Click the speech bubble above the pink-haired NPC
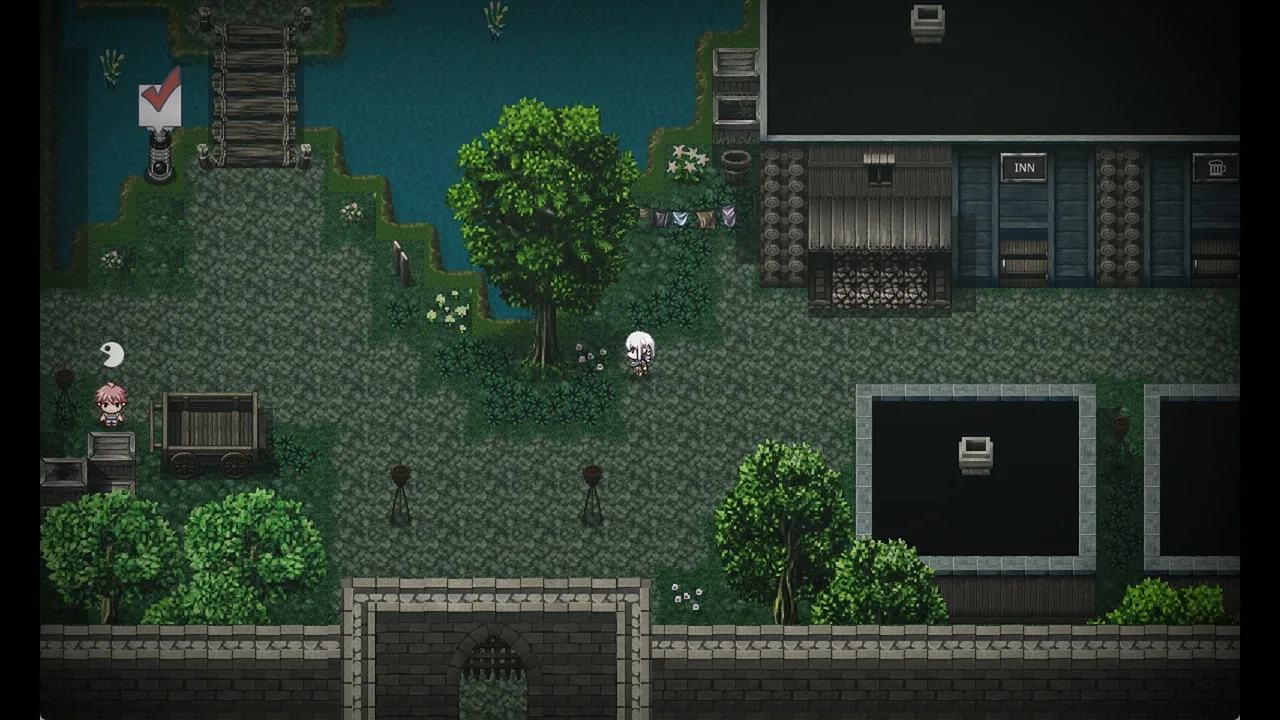Viewport: 1280px width, 720px height. click(112, 354)
